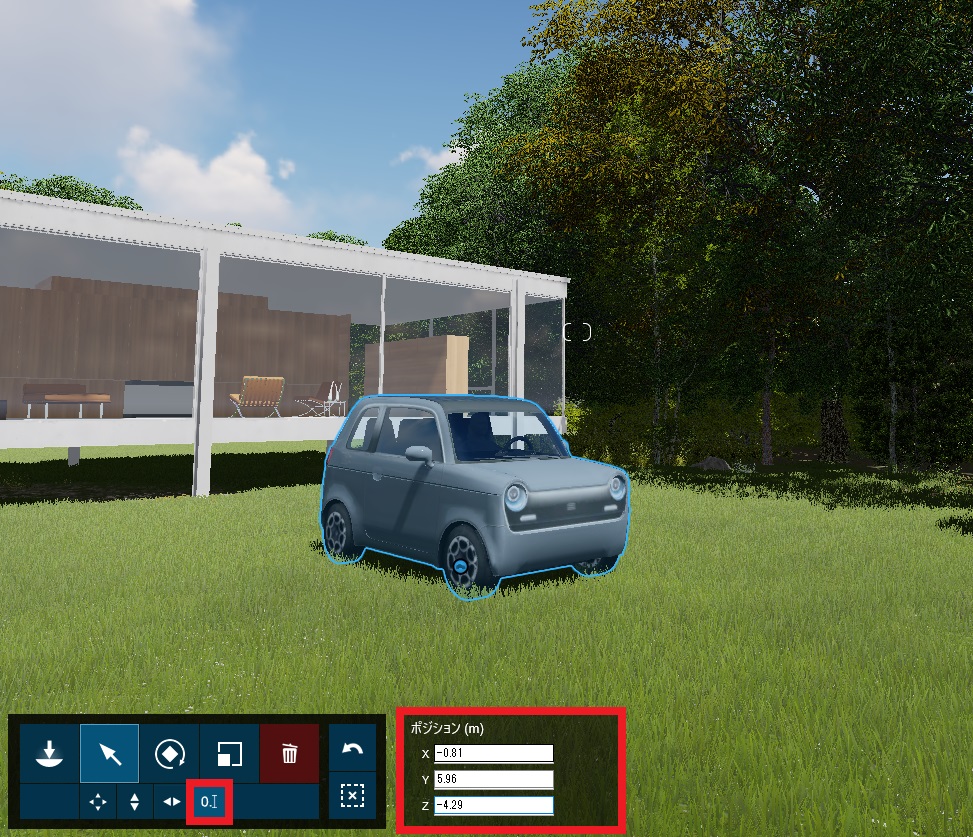The height and width of the screenshot is (837, 973).
Task: Undo the last action
Action: coord(352,749)
